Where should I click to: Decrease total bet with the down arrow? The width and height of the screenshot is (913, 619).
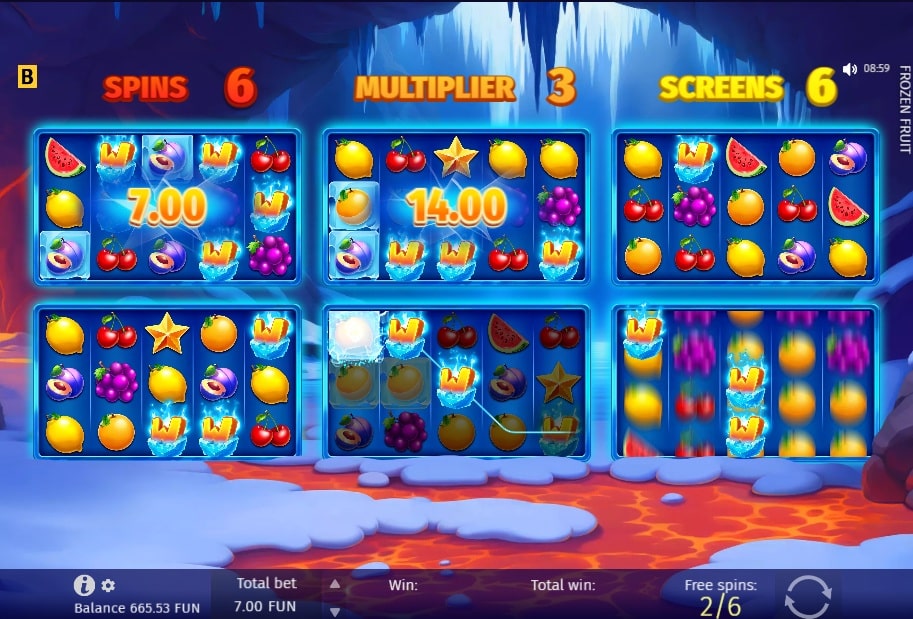[335, 611]
